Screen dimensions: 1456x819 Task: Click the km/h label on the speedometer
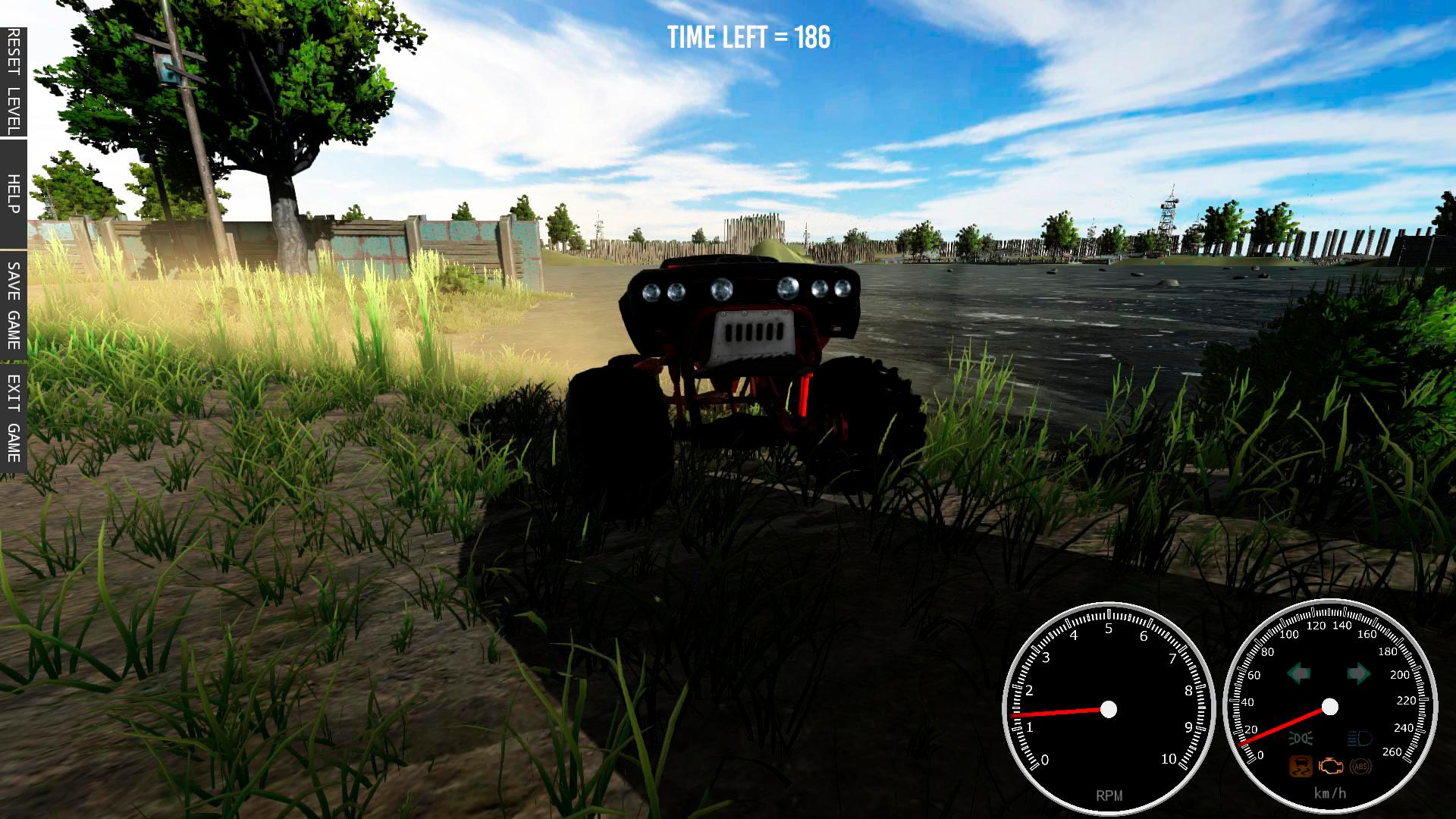point(1329,792)
